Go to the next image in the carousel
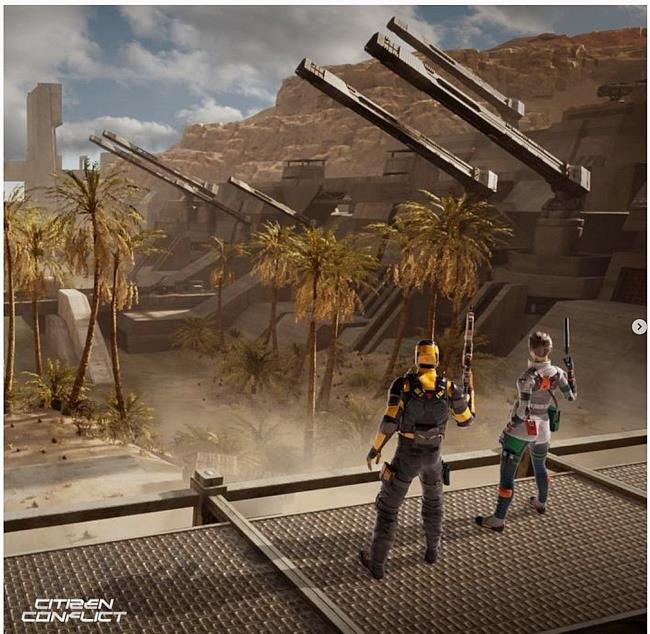This screenshot has width=650, height=634. (x=639, y=327)
